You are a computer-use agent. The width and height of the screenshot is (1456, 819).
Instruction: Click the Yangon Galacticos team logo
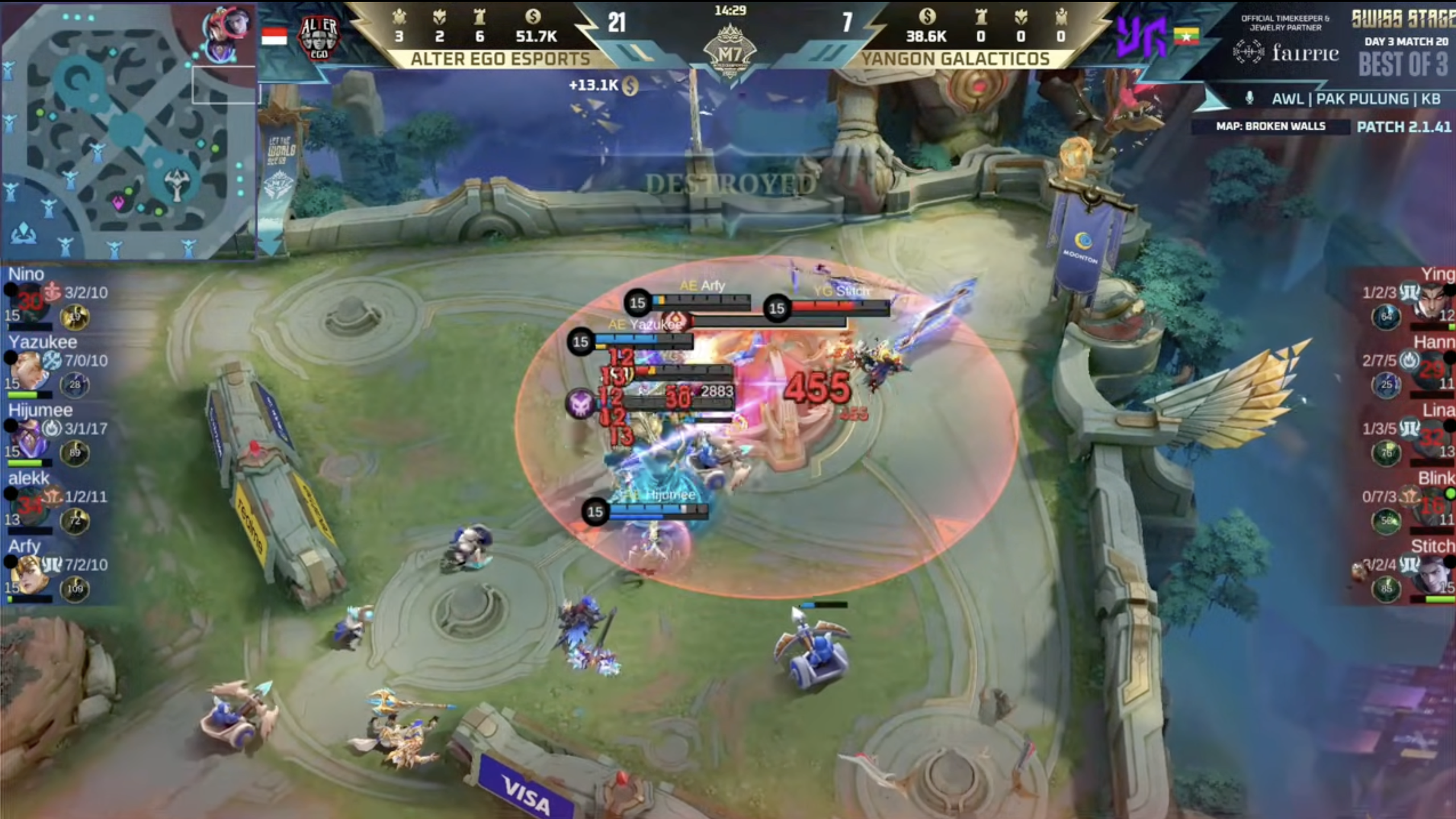[1140, 38]
